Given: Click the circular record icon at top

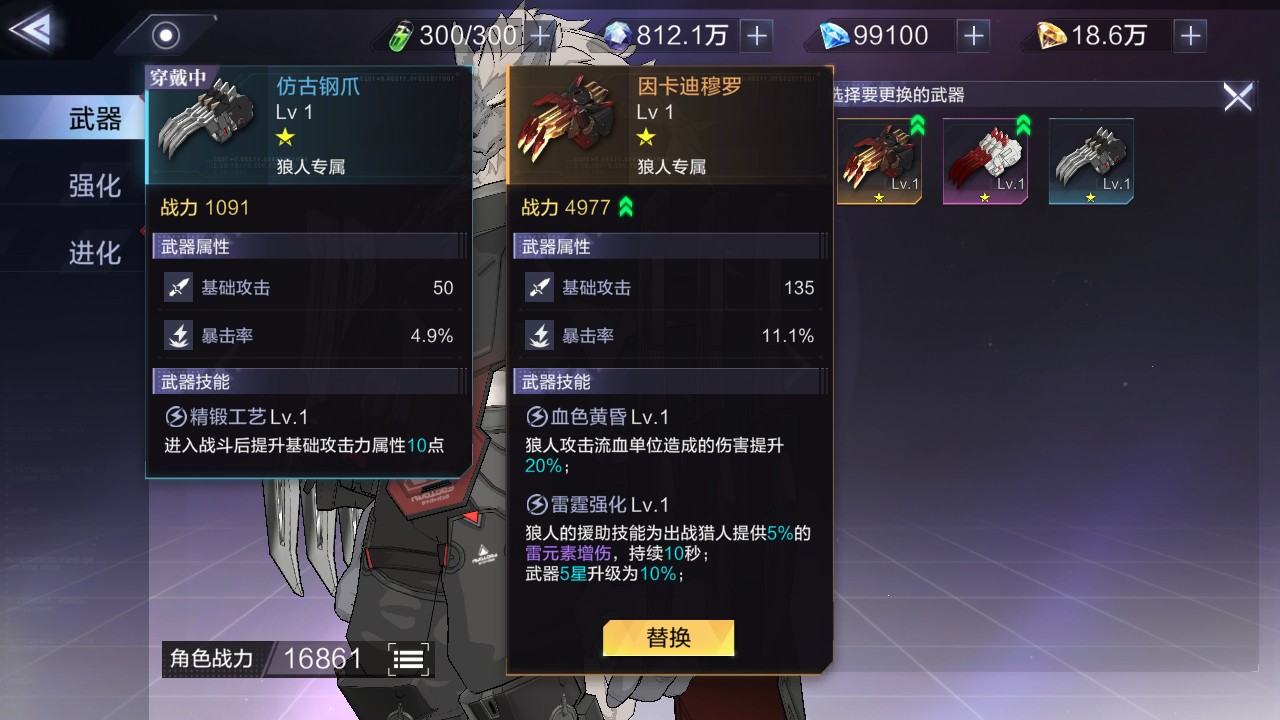Looking at the screenshot, I should pos(165,36).
